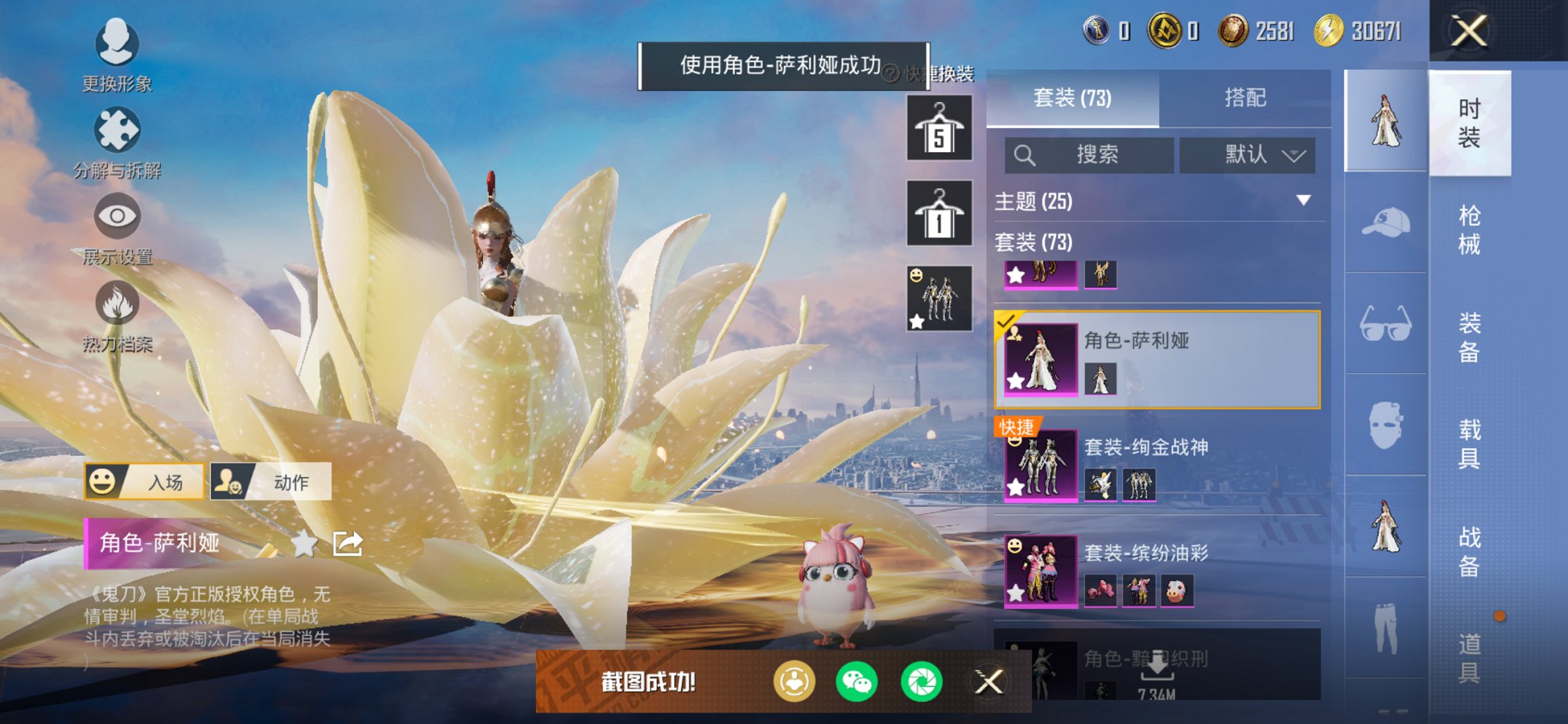Viewport: 1568px width, 724px height.
Task: Dismiss the 截图成功 screenshot banner
Action: point(989,682)
